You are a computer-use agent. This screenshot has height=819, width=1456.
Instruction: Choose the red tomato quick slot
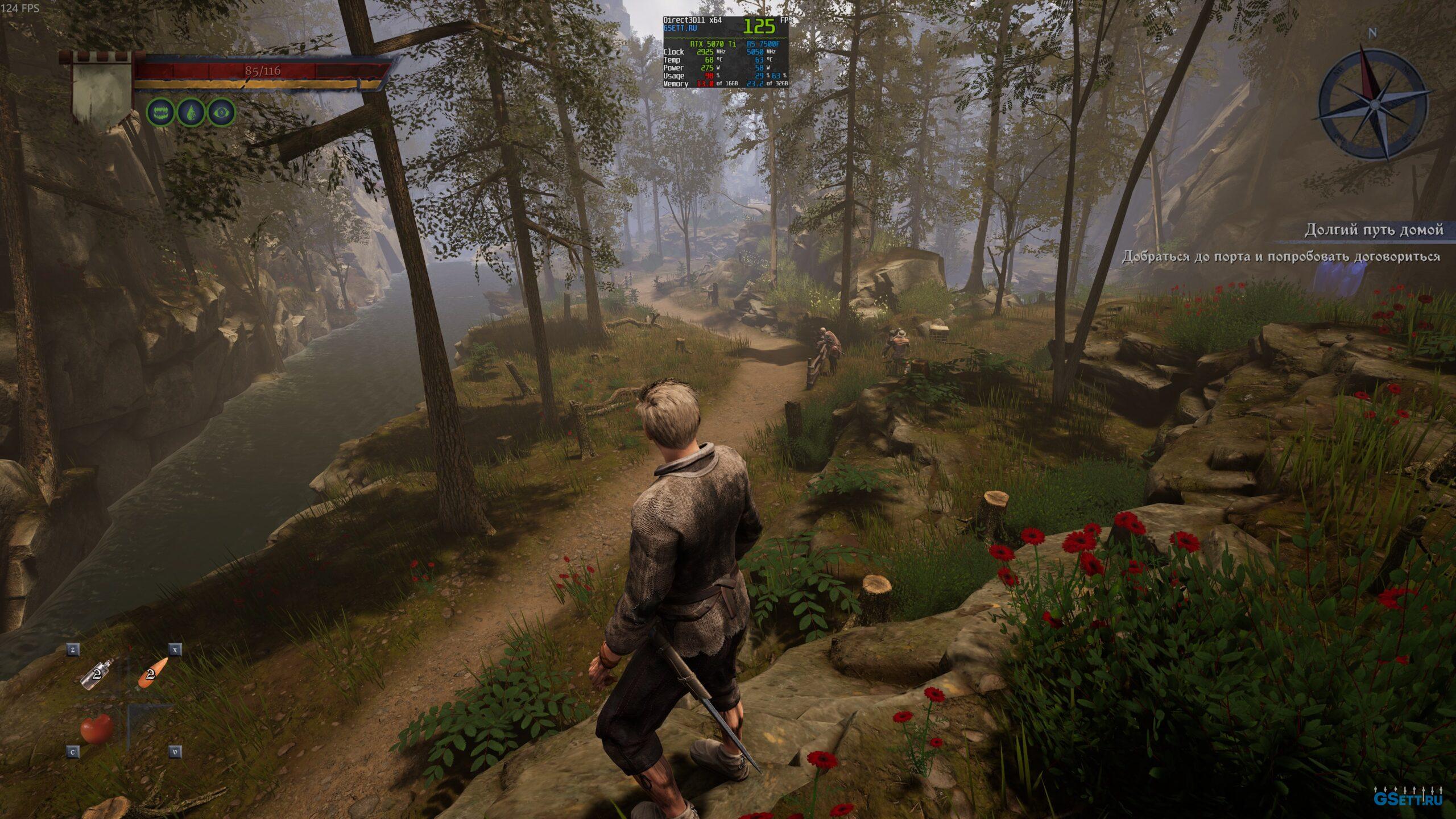[97, 729]
